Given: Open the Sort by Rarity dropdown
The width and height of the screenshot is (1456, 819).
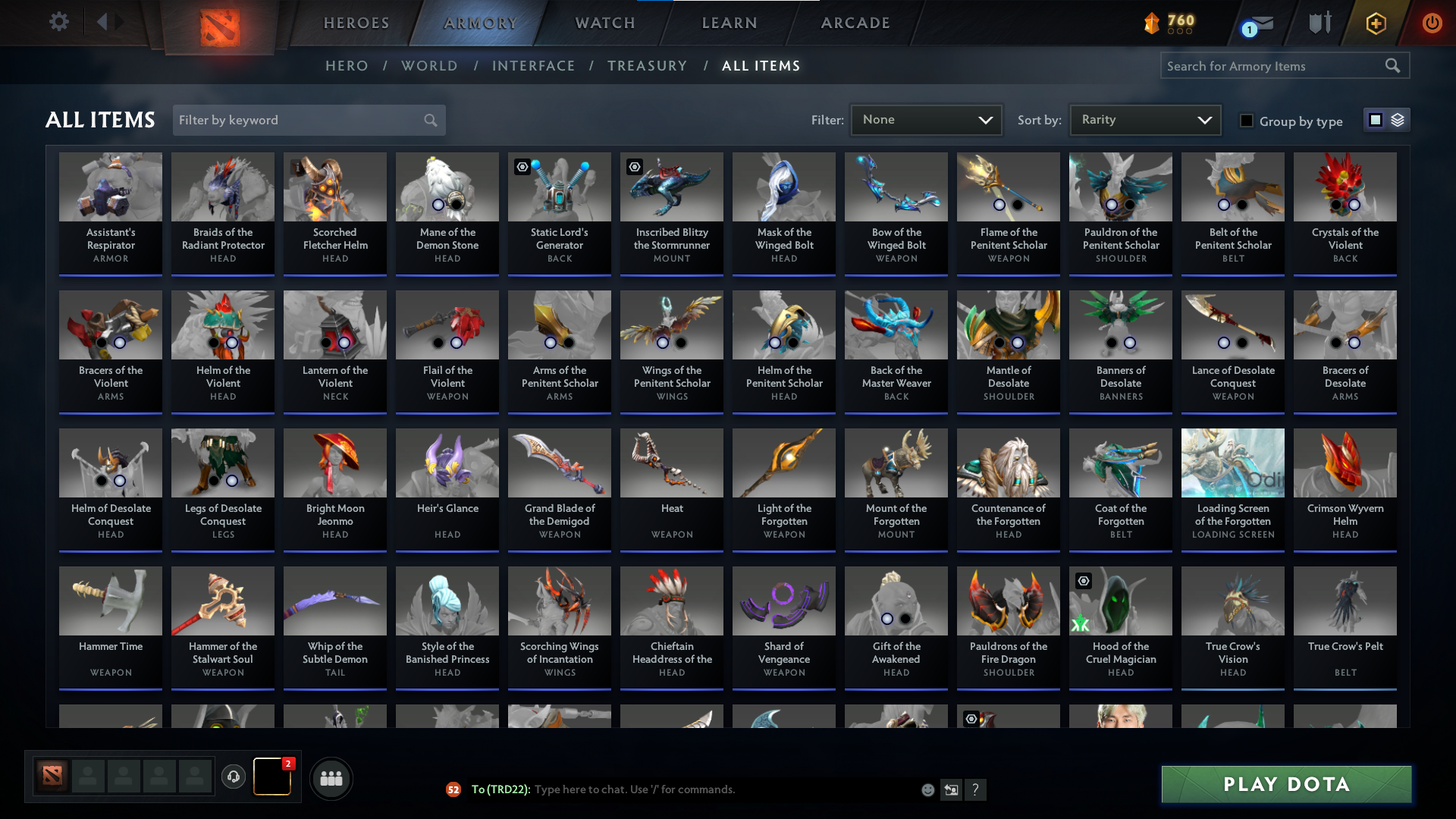Looking at the screenshot, I should click(1144, 119).
